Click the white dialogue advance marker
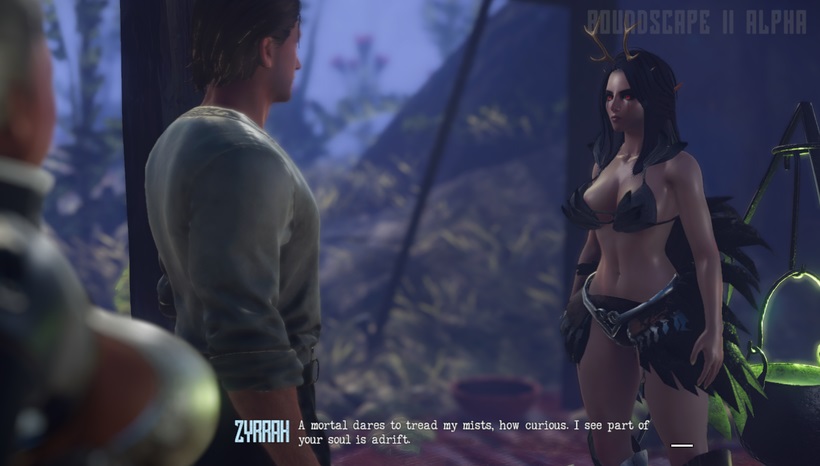 click(x=682, y=445)
